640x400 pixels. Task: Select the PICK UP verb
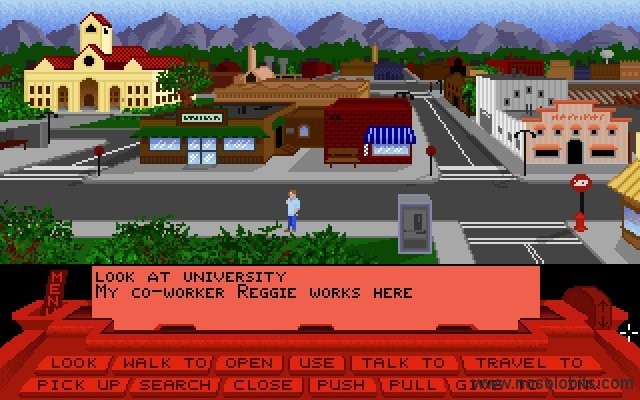tap(78, 384)
